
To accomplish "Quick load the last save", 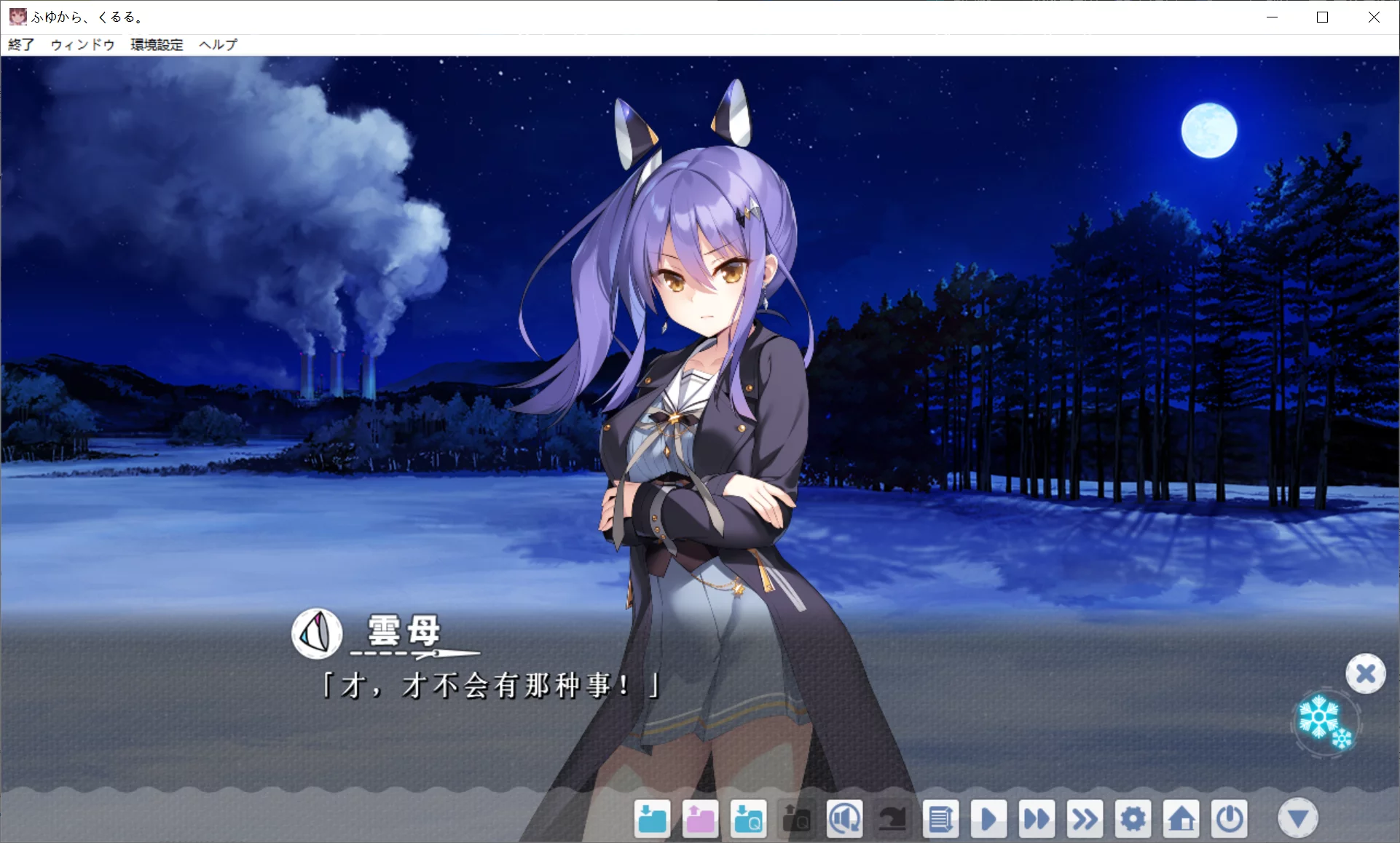I will (x=796, y=818).
